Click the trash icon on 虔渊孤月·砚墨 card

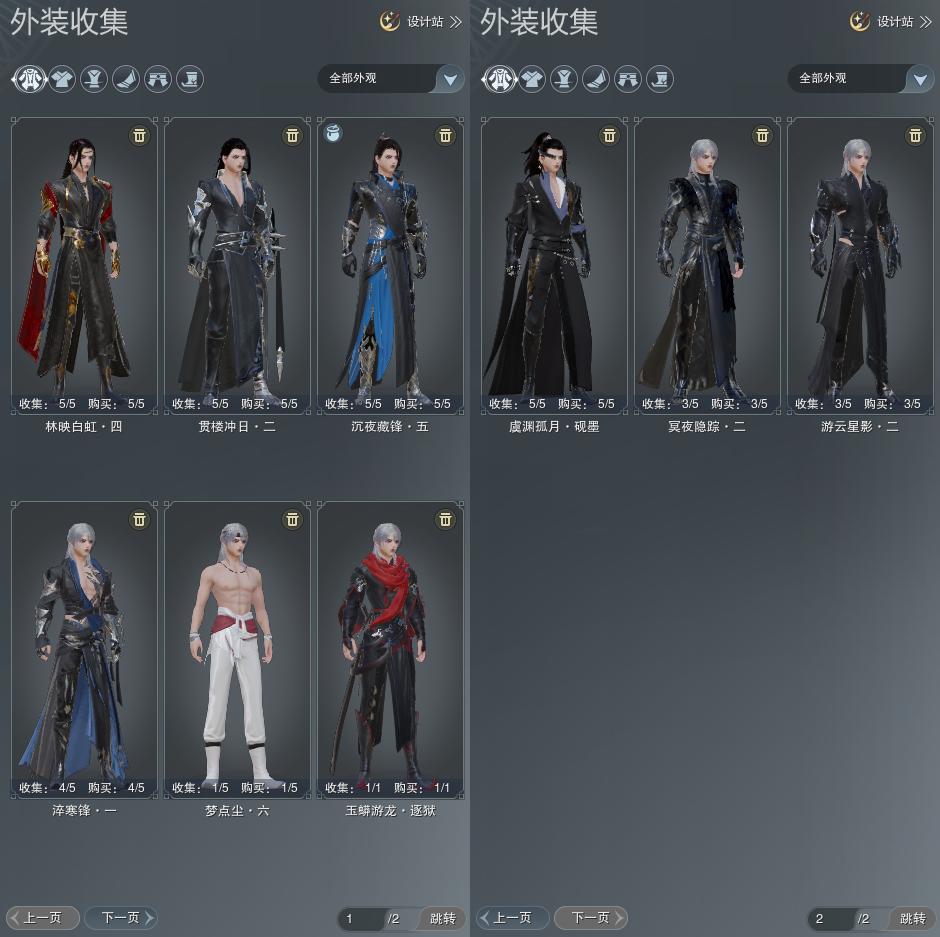coord(609,135)
